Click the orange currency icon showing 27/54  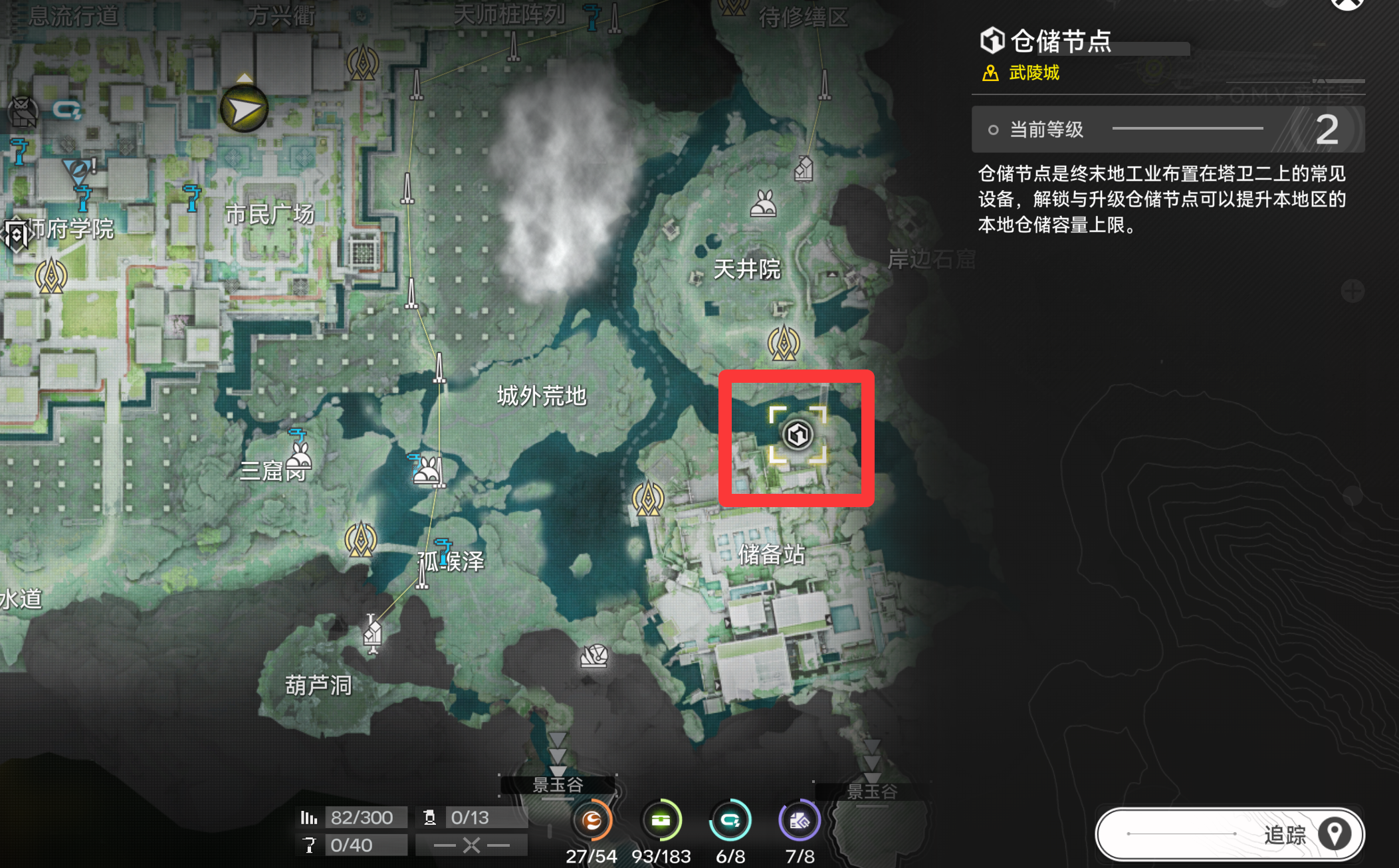[592, 821]
